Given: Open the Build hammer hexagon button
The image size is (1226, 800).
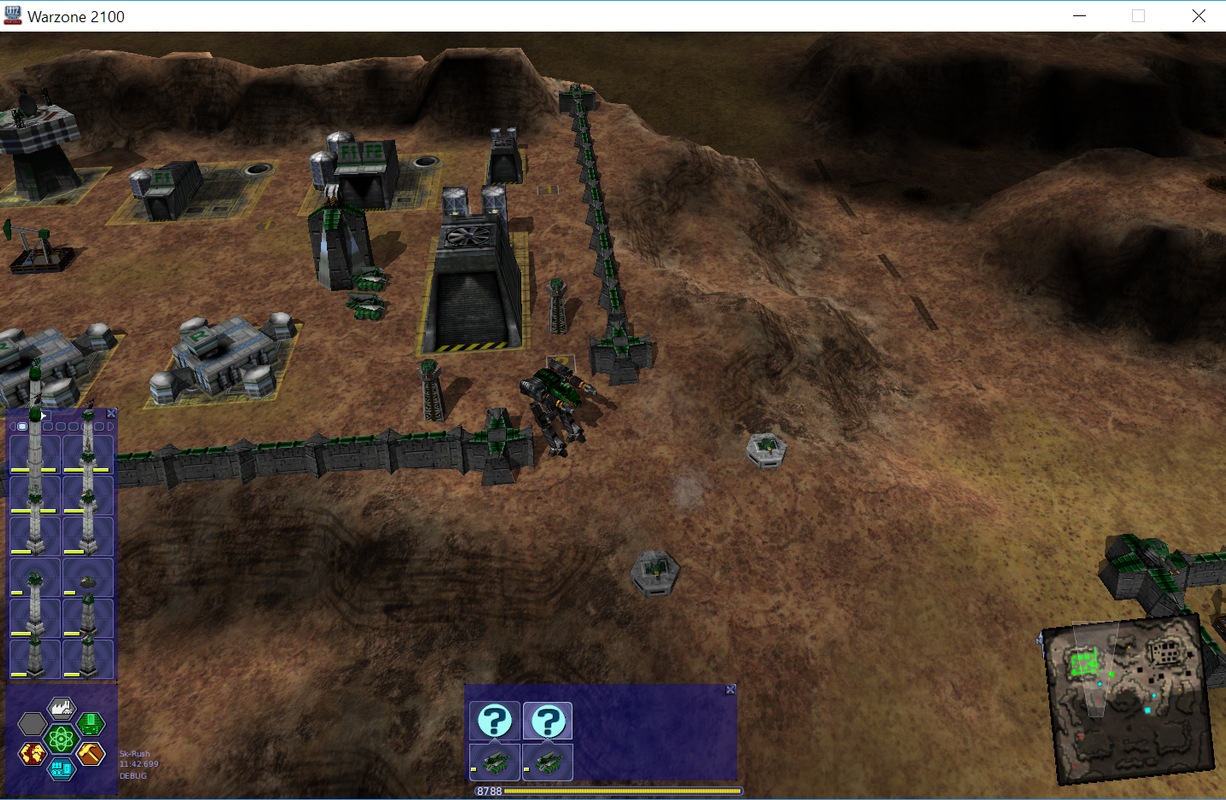Looking at the screenshot, I should click(91, 753).
